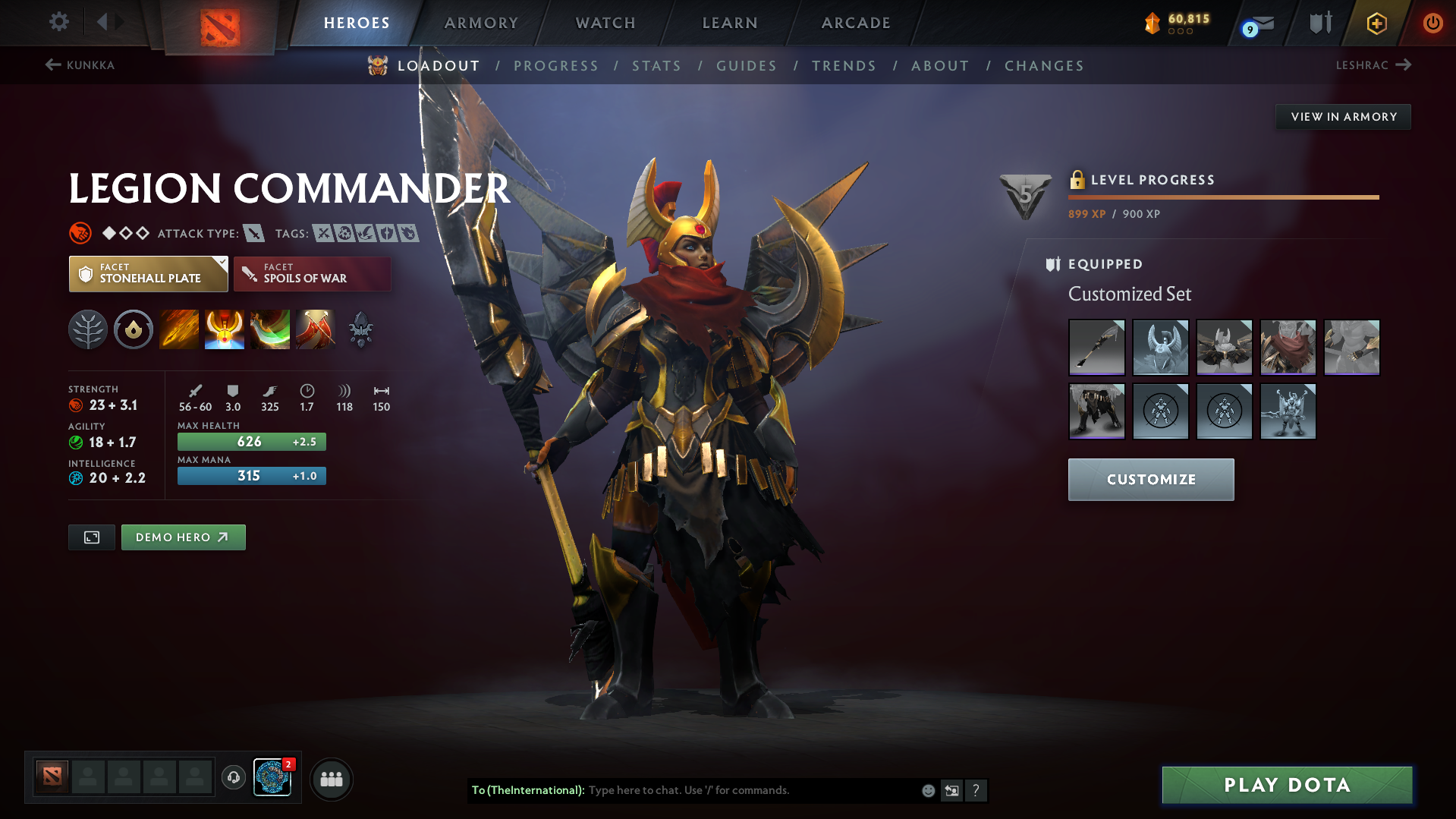View the Moment of Courage ability

pos(270,329)
